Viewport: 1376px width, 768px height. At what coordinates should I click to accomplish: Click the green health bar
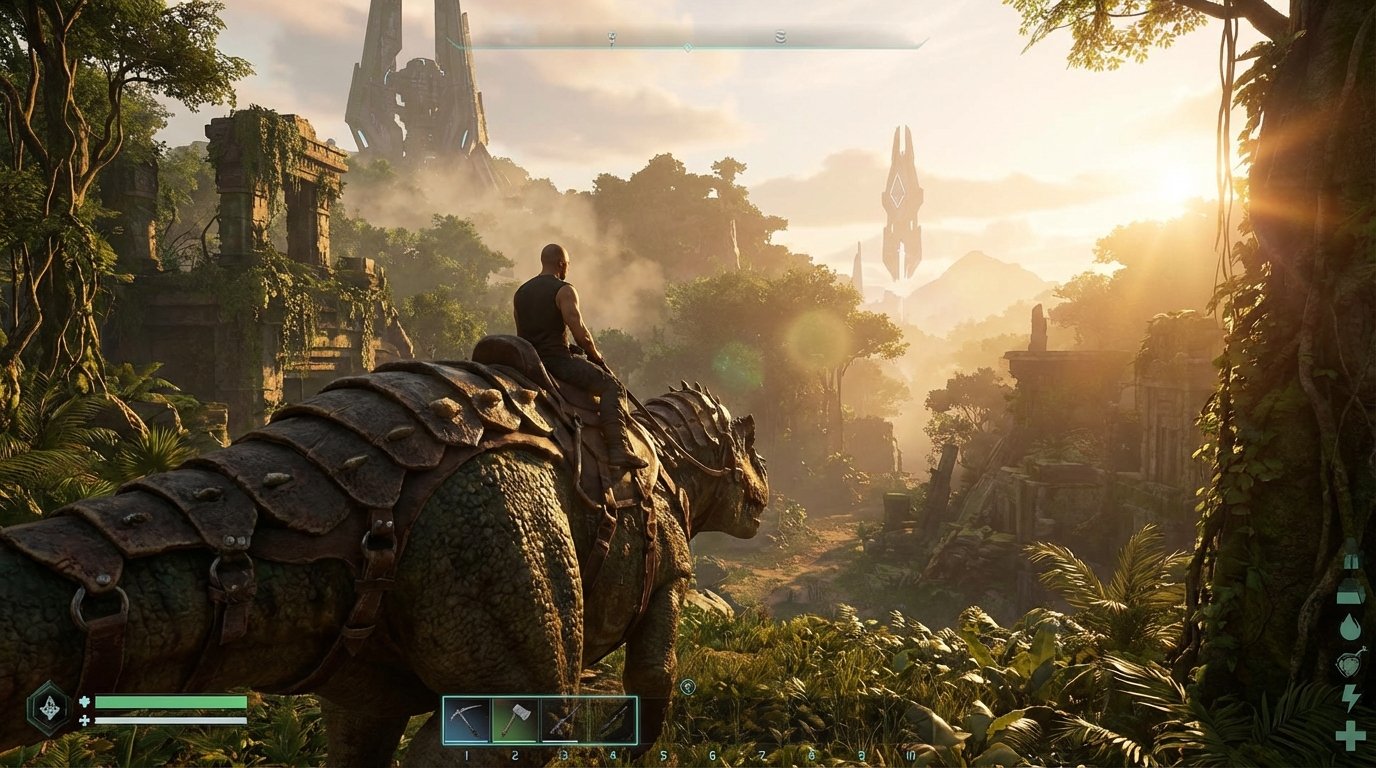pyautogui.click(x=170, y=702)
